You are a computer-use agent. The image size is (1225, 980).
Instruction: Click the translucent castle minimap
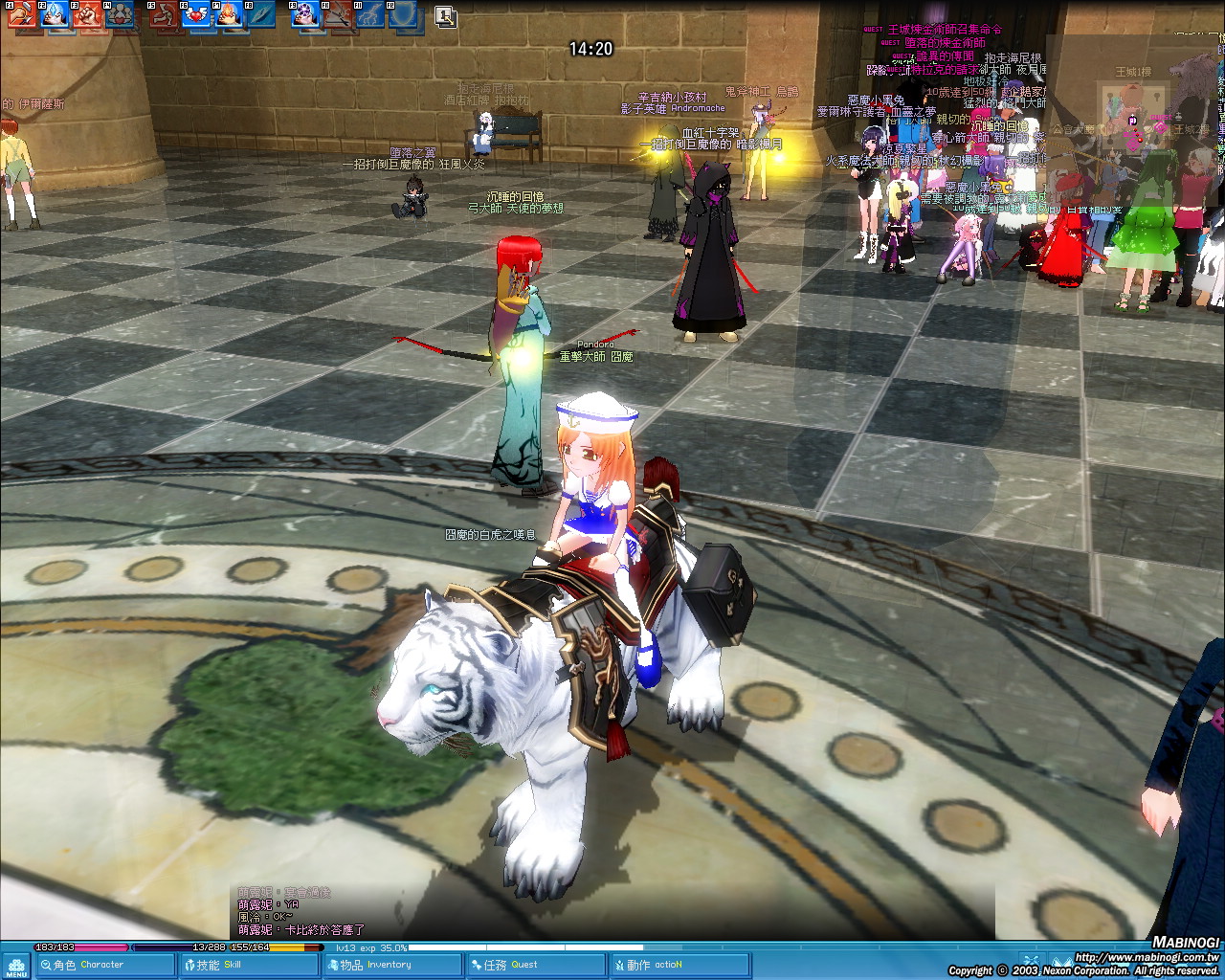(1134, 124)
